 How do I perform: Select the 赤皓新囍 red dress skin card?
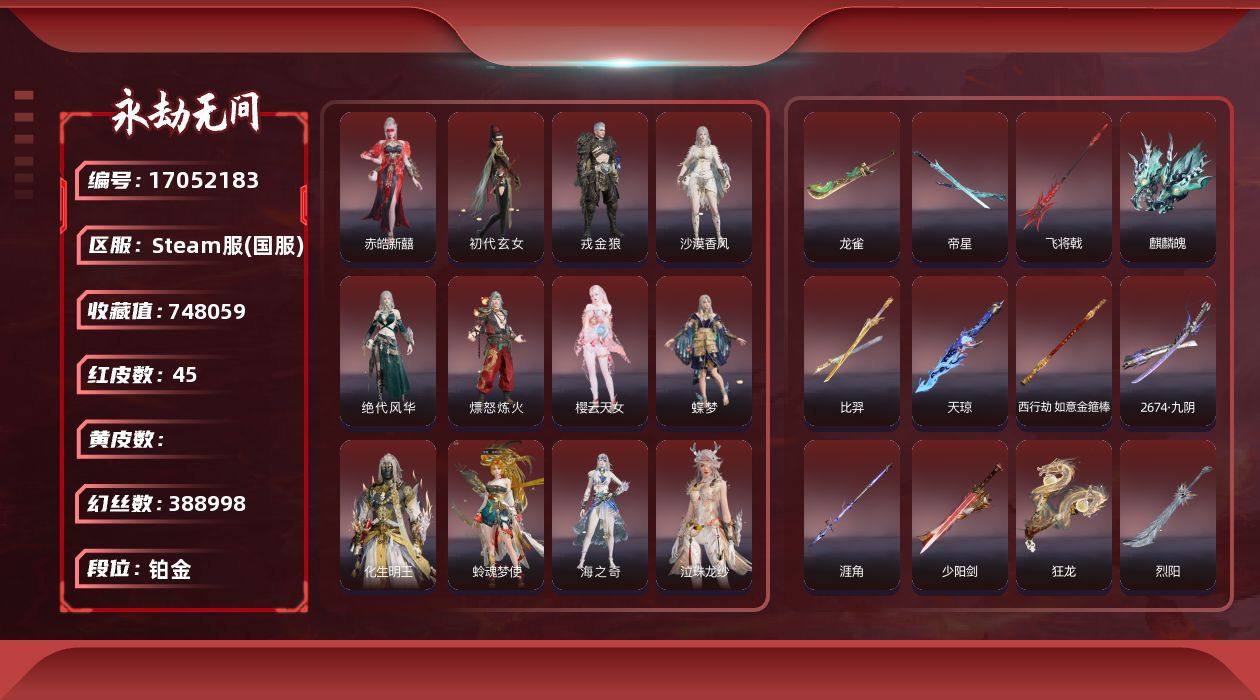coord(388,186)
